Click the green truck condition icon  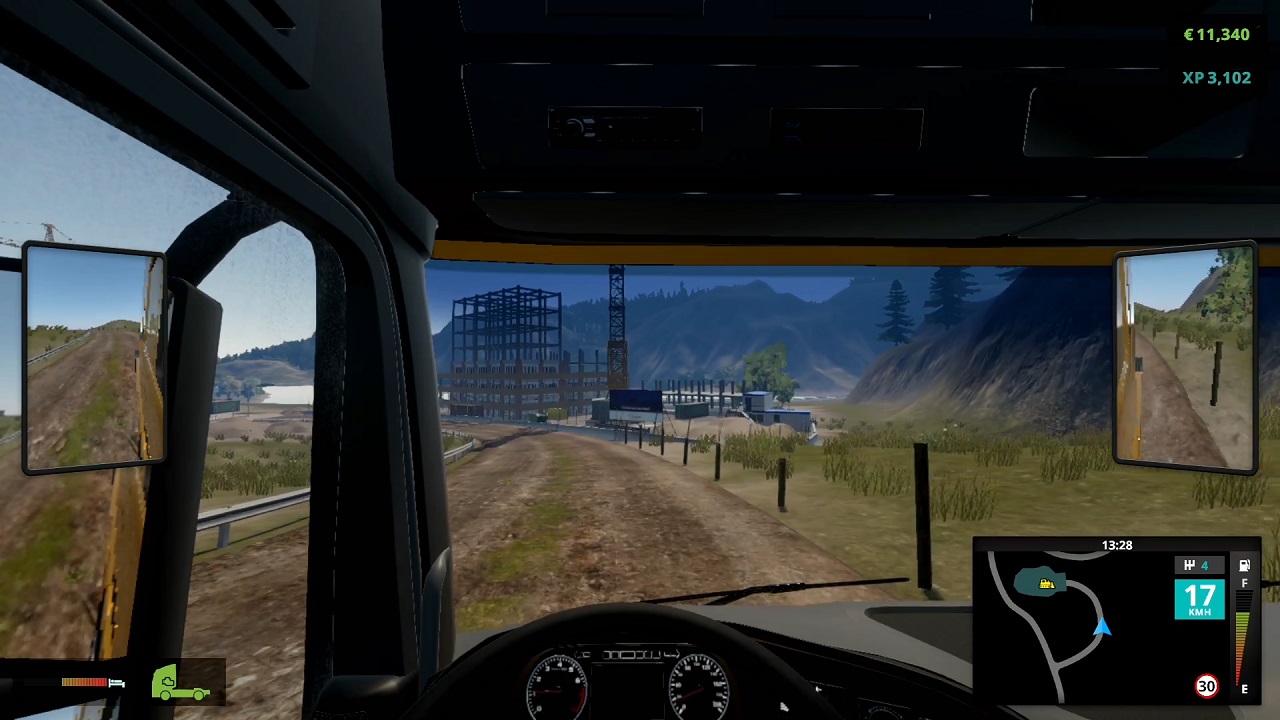[181, 681]
